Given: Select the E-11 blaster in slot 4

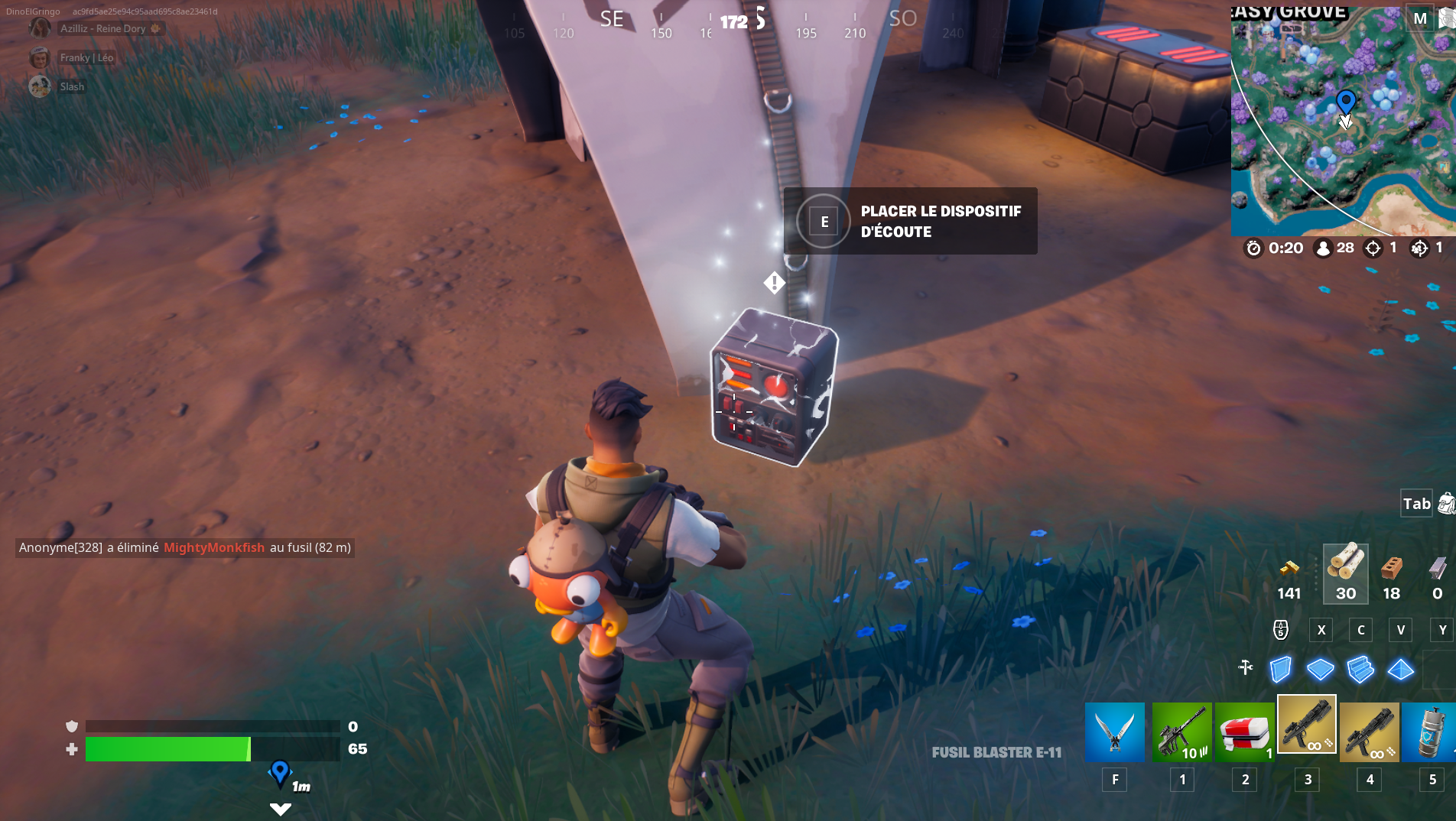Looking at the screenshot, I should point(1369,732).
